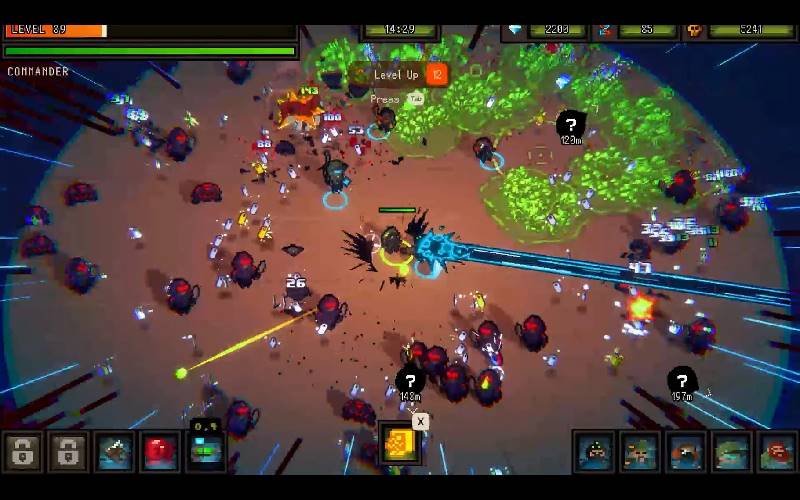Open the Level Up notification
800x500 pixels.
(x=398, y=74)
